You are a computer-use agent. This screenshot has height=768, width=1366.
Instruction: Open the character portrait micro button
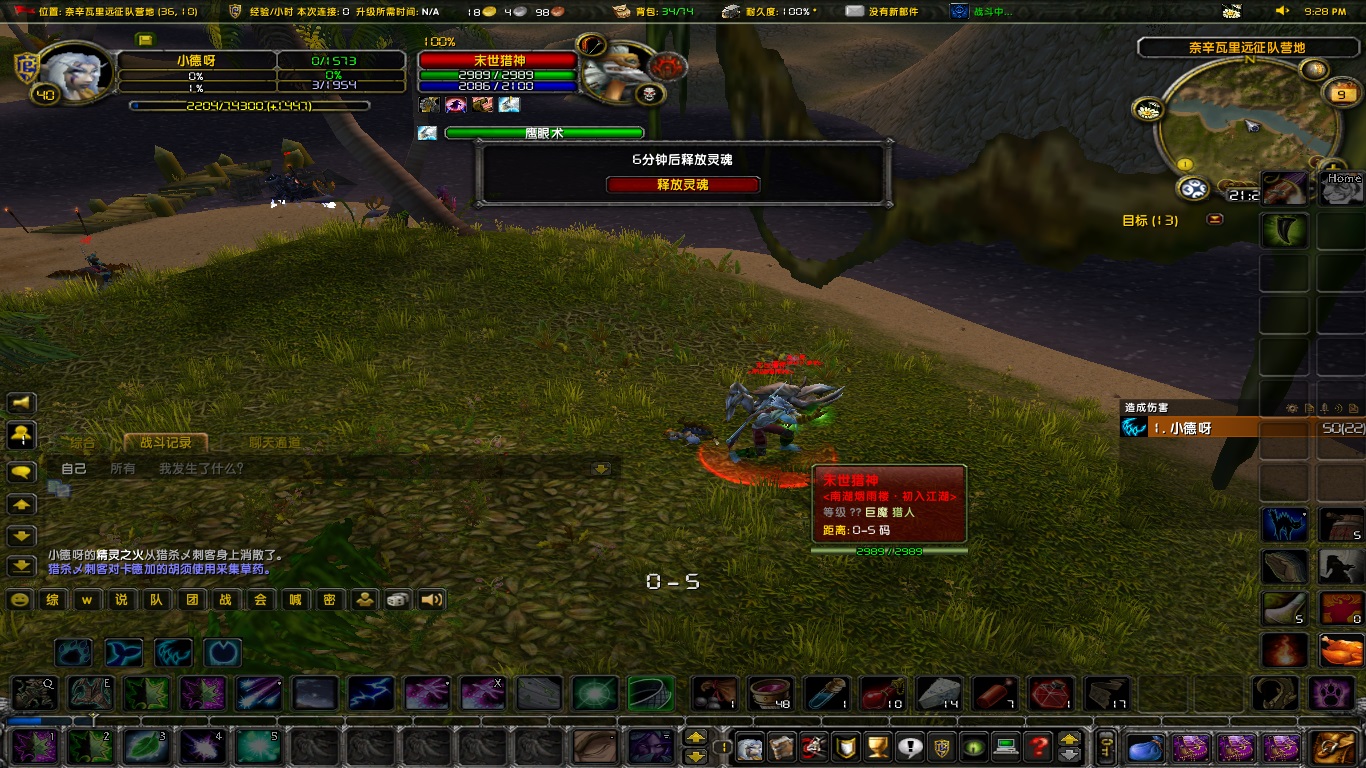750,746
